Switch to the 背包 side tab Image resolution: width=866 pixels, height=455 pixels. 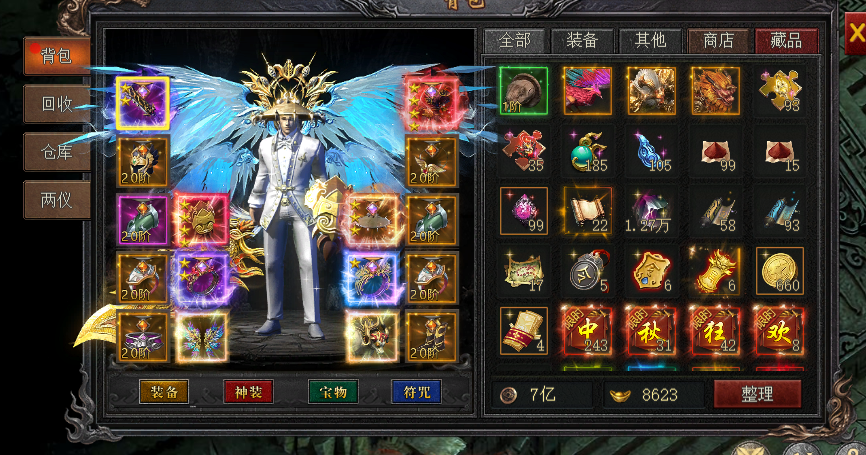[x=57, y=55]
